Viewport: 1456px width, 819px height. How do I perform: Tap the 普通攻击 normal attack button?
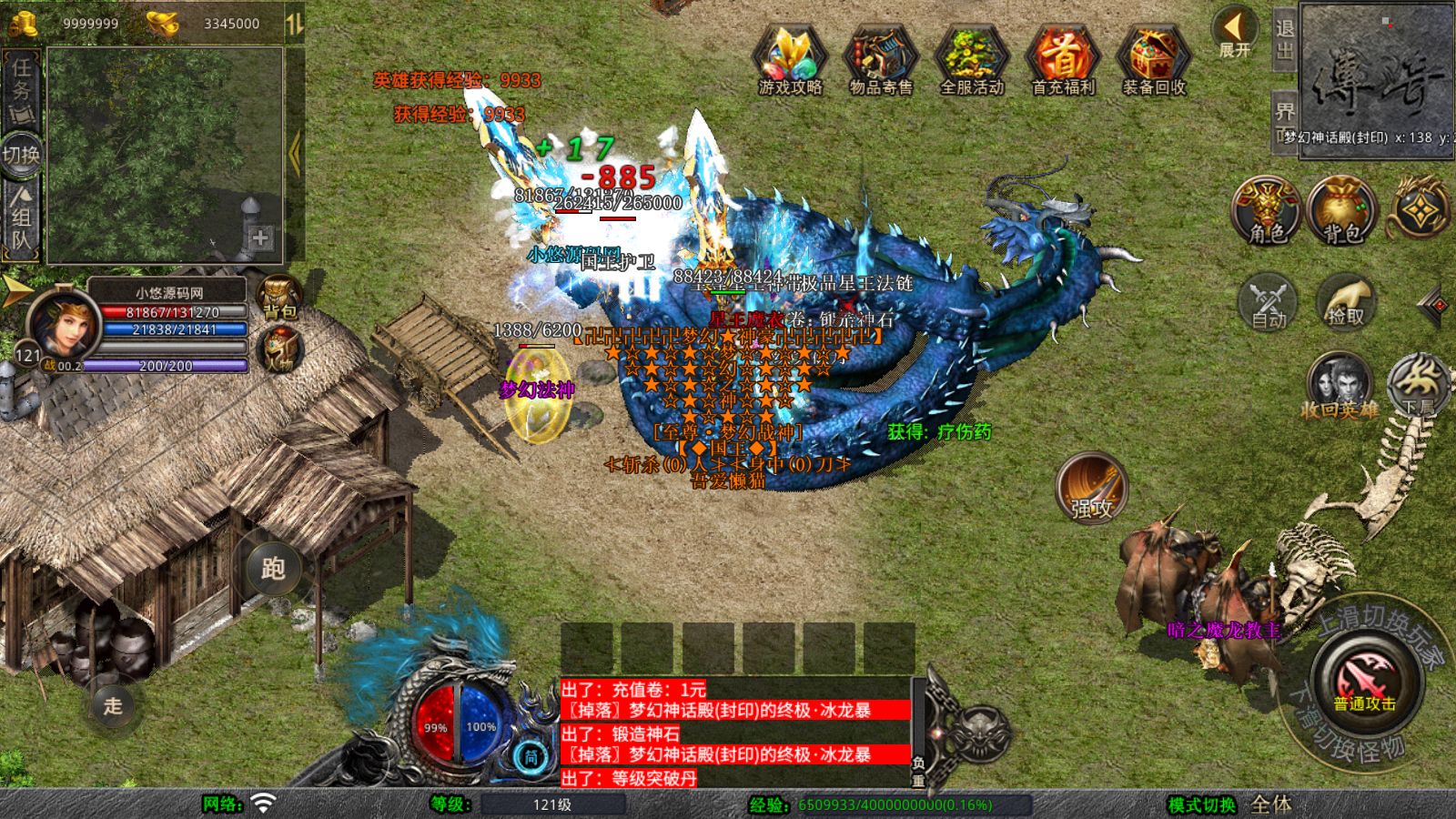click(x=1364, y=681)
